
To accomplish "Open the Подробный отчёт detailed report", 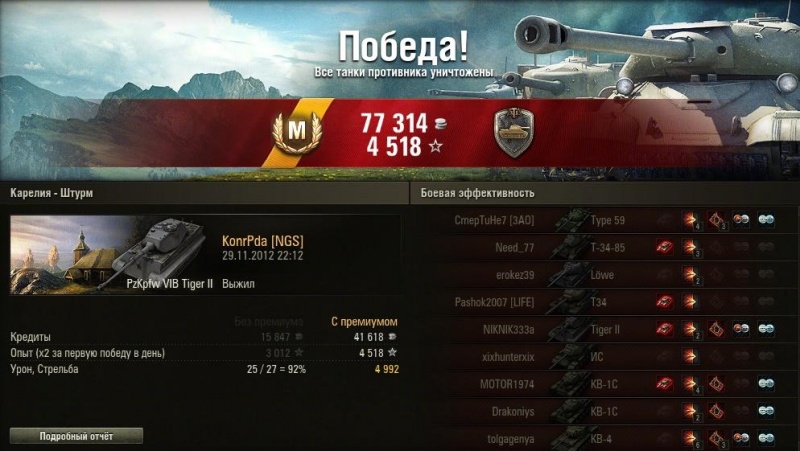I will pos(76,436).
